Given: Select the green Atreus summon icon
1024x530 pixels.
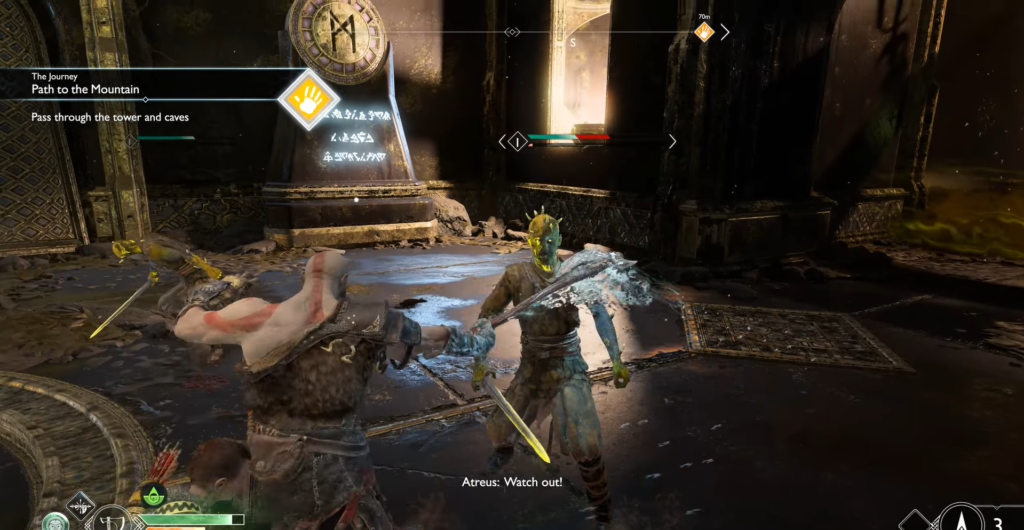Looking at the screenshot, I should (154, 494).
